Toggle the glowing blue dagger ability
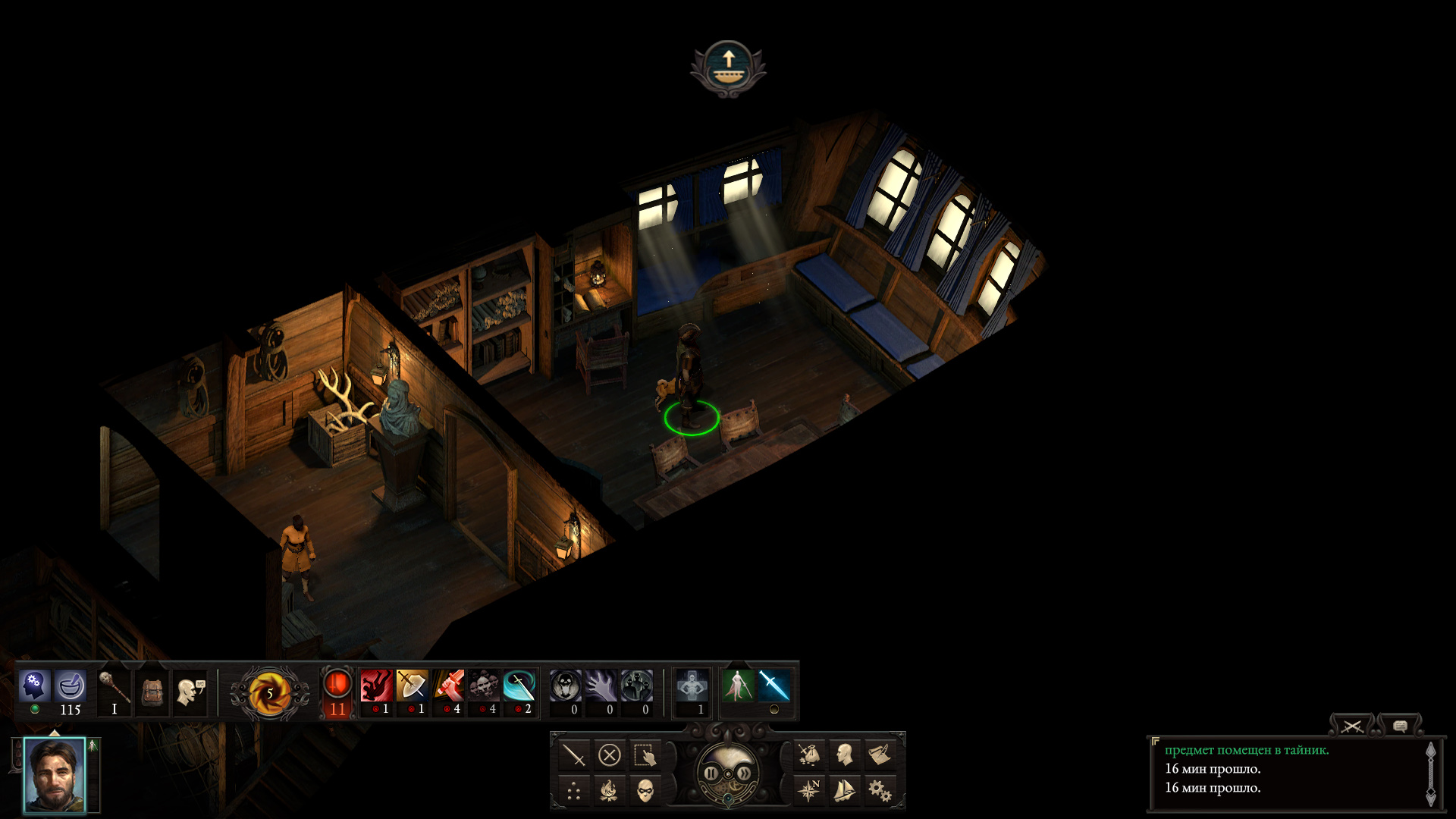The height and width of the screenshot is (819, 1456). [773, 686]
